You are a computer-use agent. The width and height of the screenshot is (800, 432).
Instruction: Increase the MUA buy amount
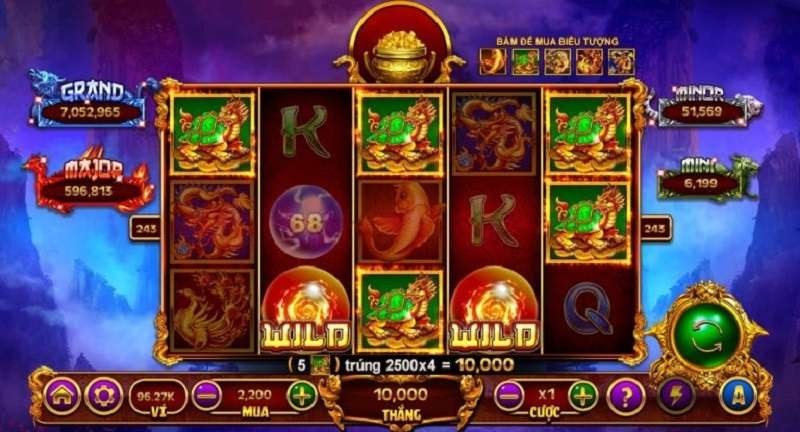(x=301, y=395)
